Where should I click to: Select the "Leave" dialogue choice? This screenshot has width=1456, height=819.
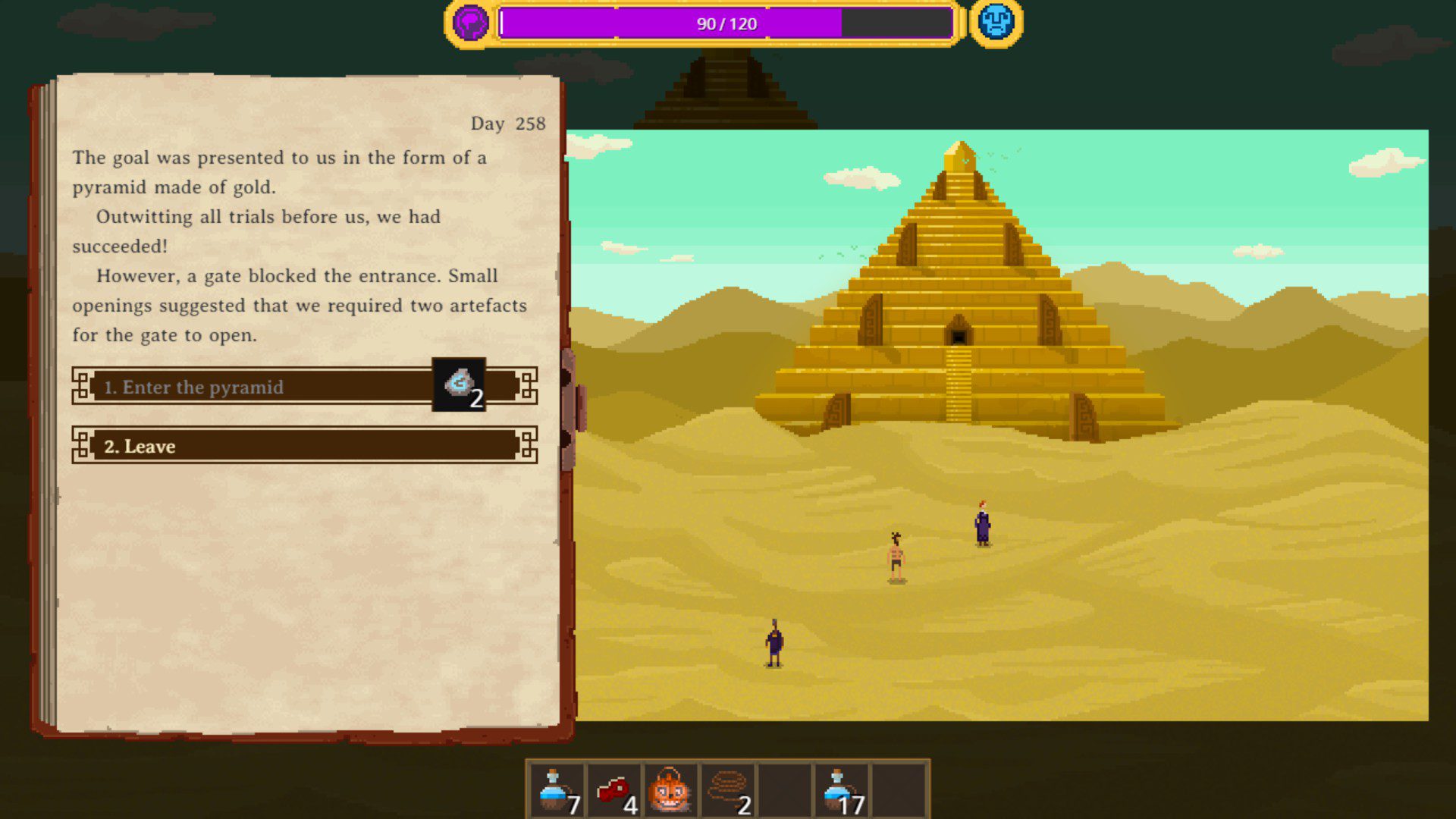point(303,446)
